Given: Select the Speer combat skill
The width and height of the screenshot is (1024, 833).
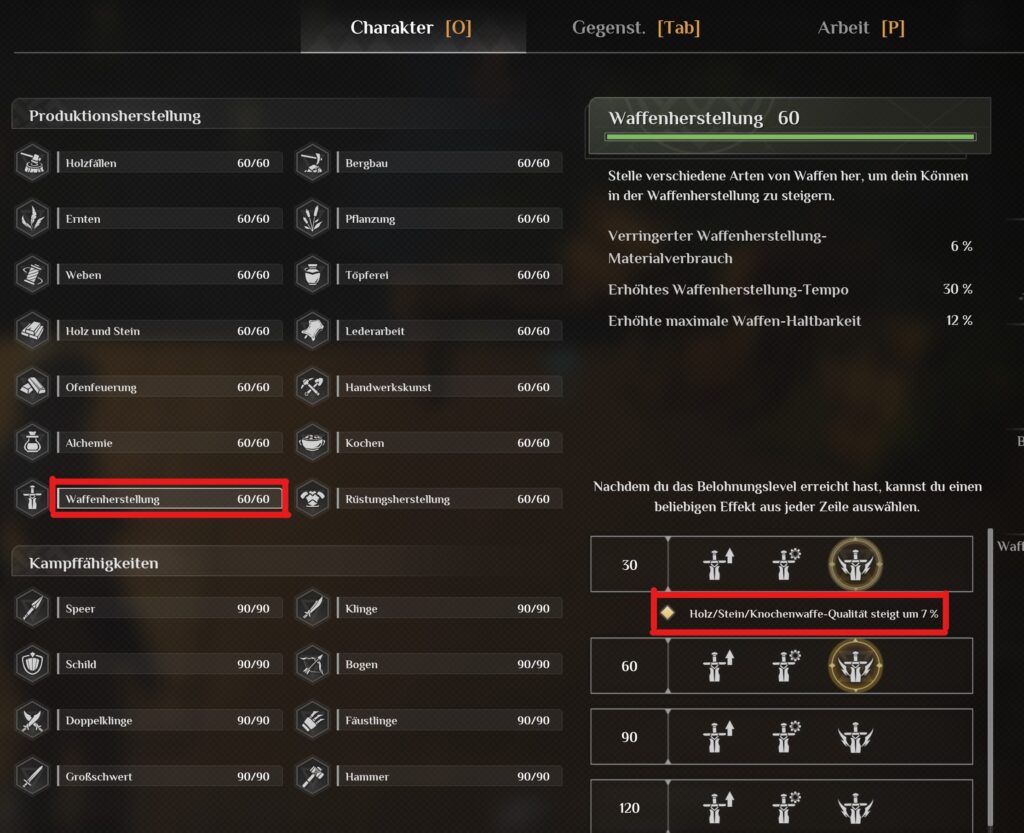Looking at the screenshot, I should point(166,609).
